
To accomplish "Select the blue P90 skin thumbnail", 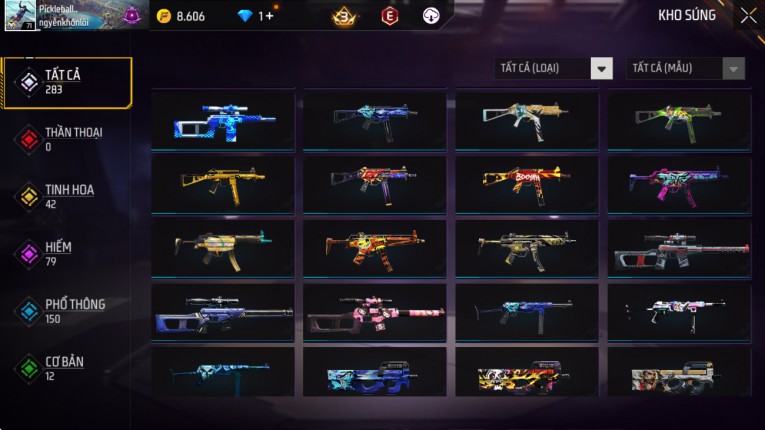I will [375, 374].
